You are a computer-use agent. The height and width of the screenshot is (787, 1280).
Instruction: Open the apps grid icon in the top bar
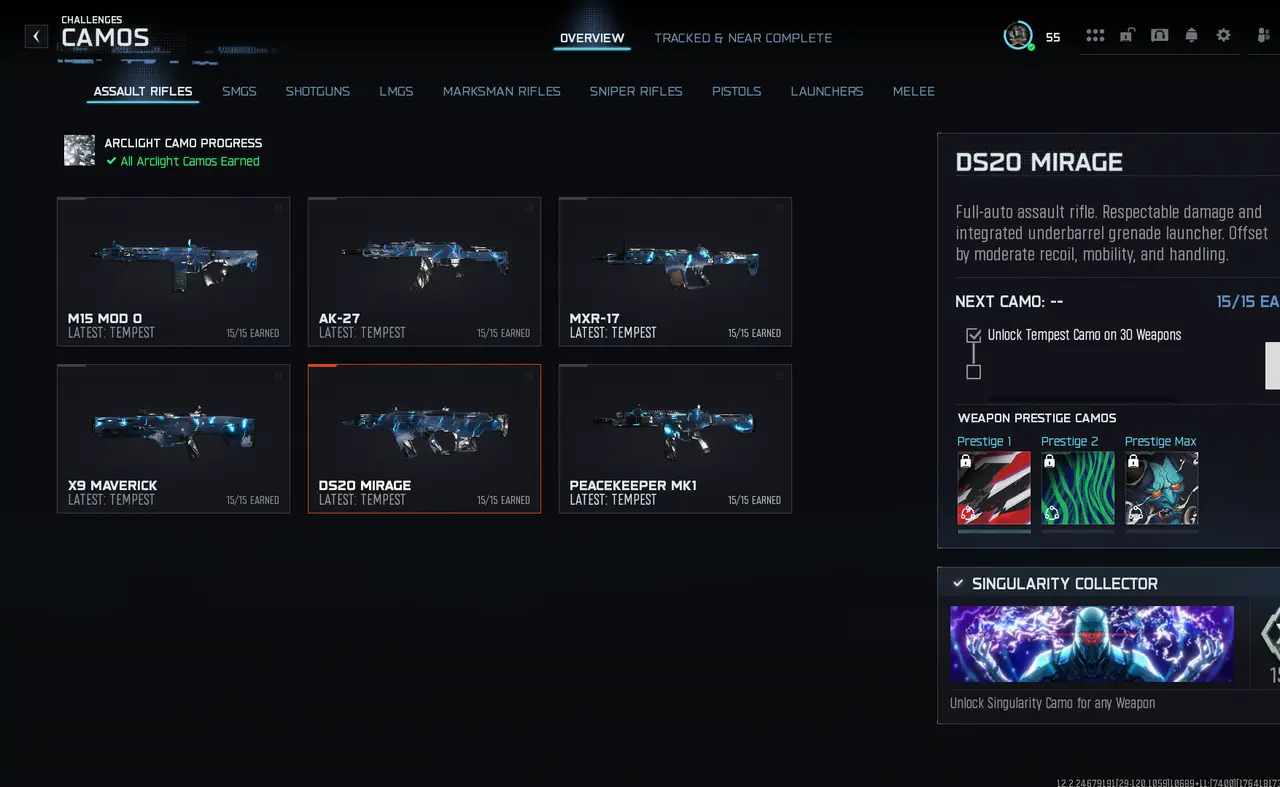click(x=1095, y=35)
